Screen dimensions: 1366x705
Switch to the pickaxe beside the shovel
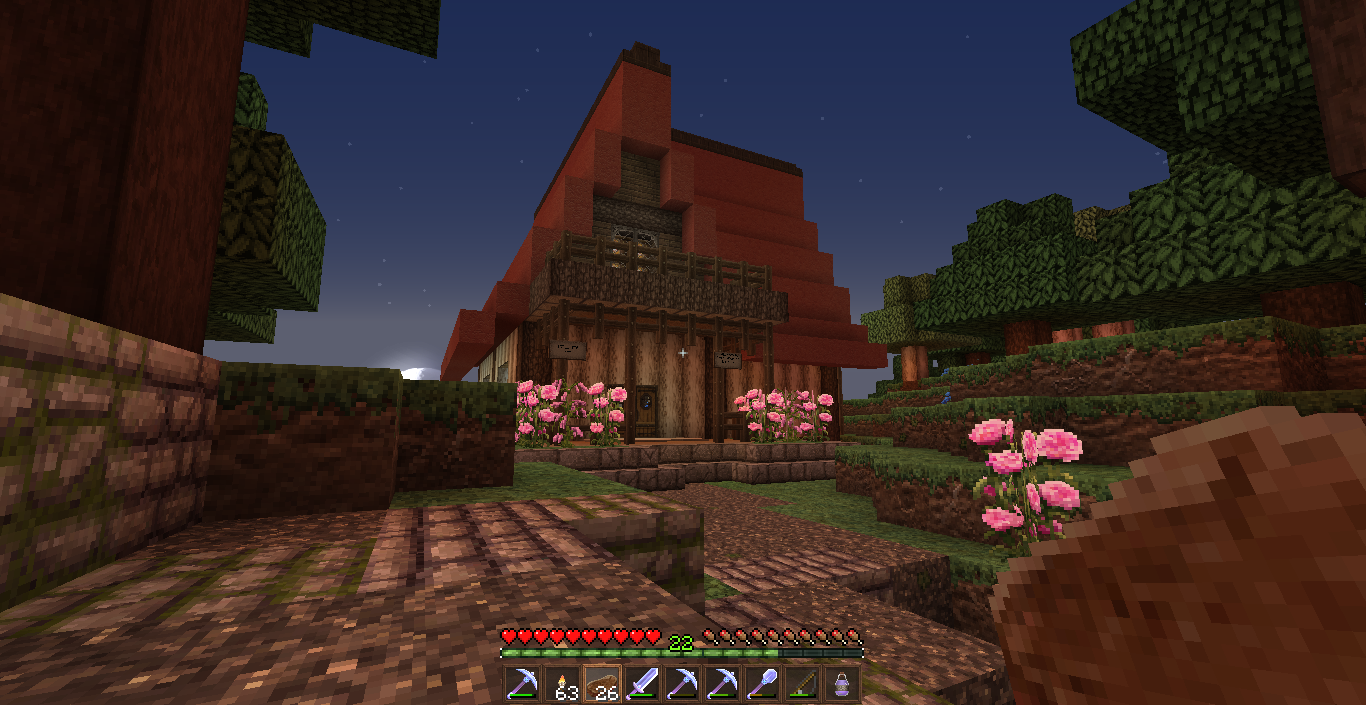(722, 684)
